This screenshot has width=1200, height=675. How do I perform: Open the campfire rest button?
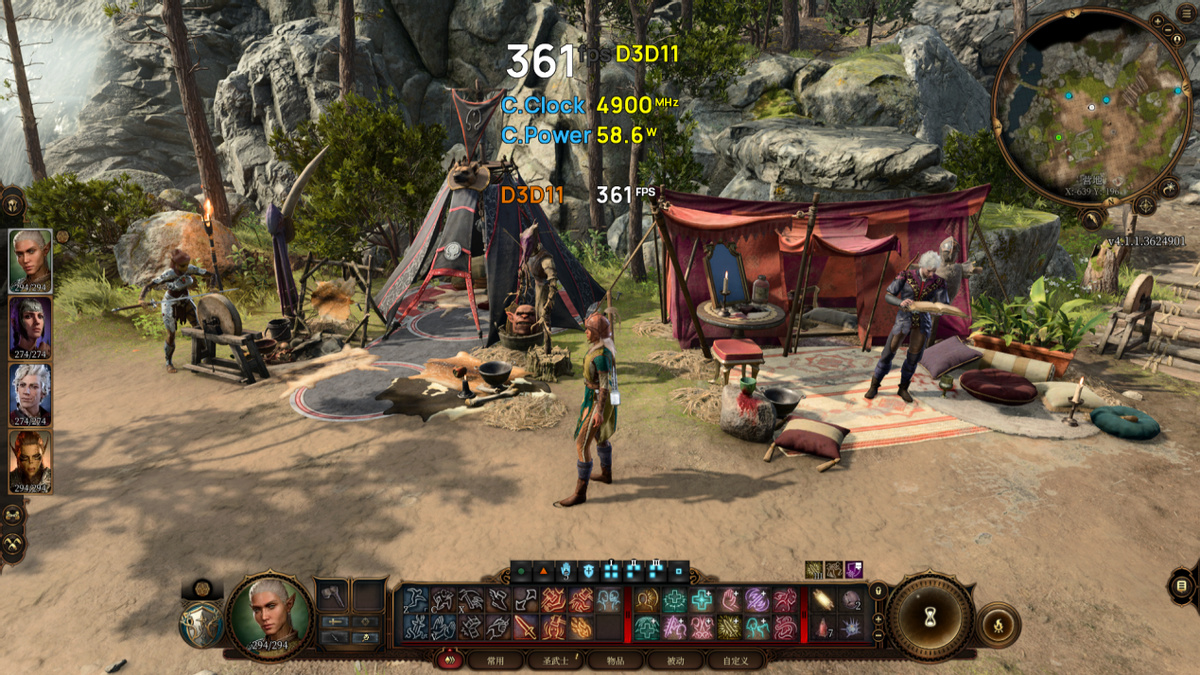997,625
